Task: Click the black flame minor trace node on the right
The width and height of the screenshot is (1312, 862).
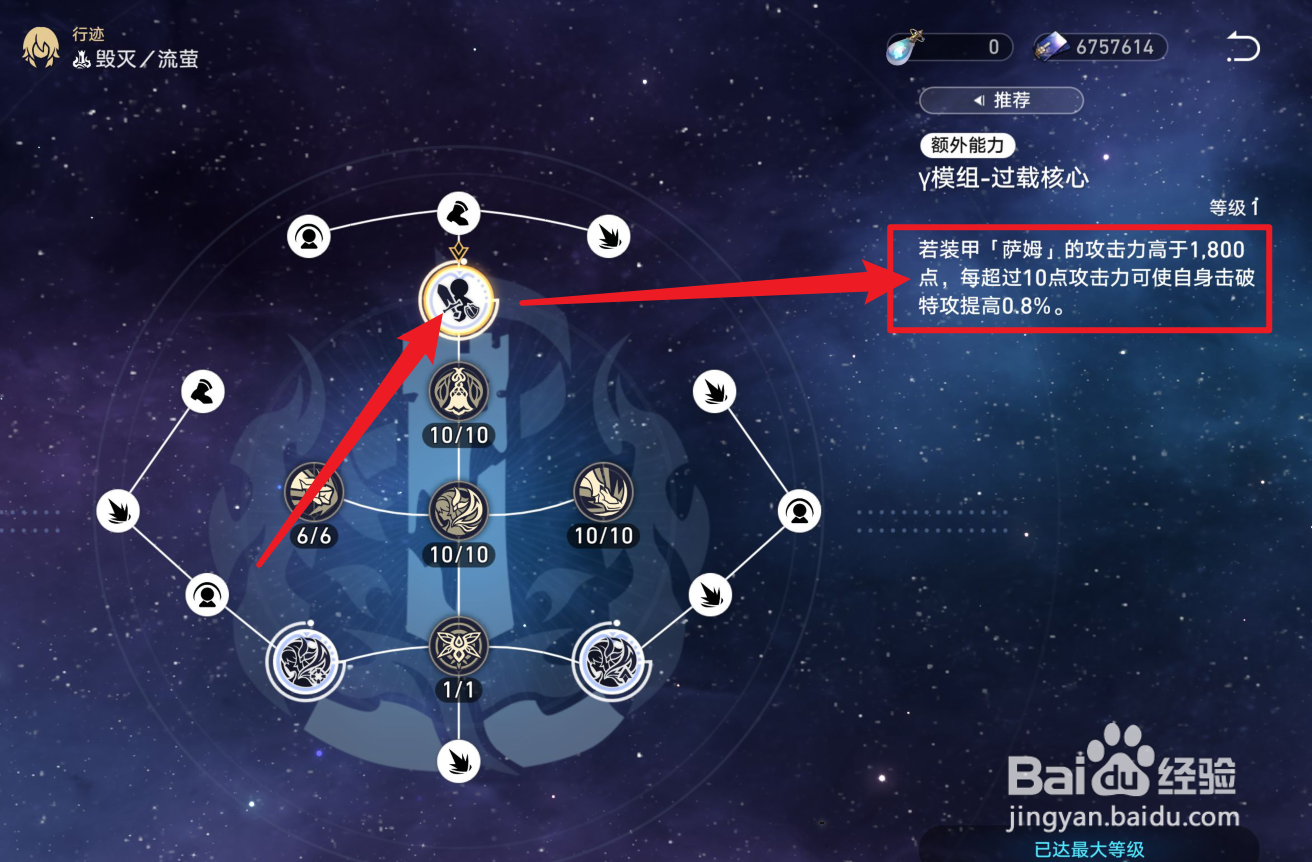Action: (714, 392)
